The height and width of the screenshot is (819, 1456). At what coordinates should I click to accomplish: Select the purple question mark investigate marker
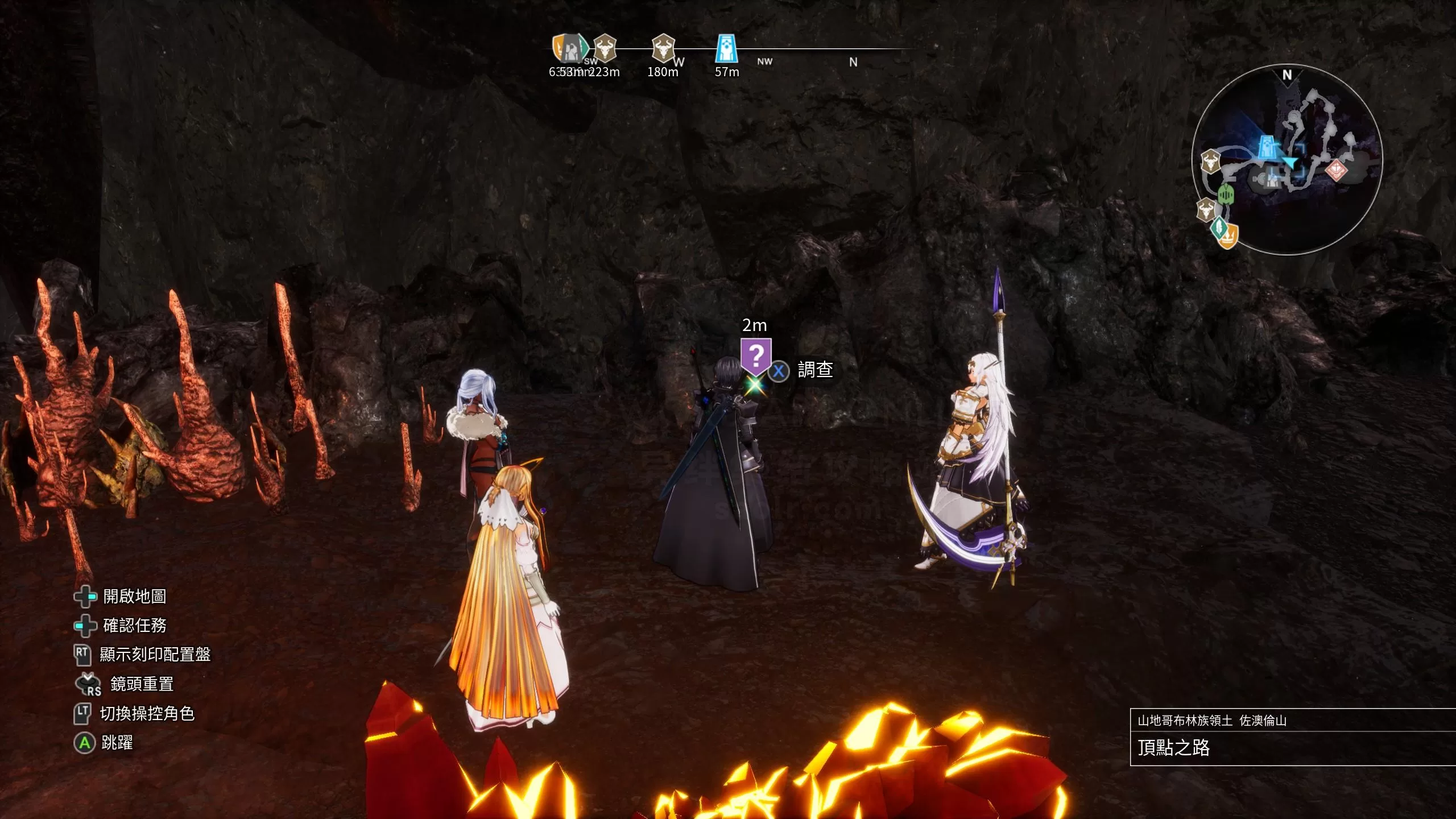pyautogui.click(x=756, y=357)
